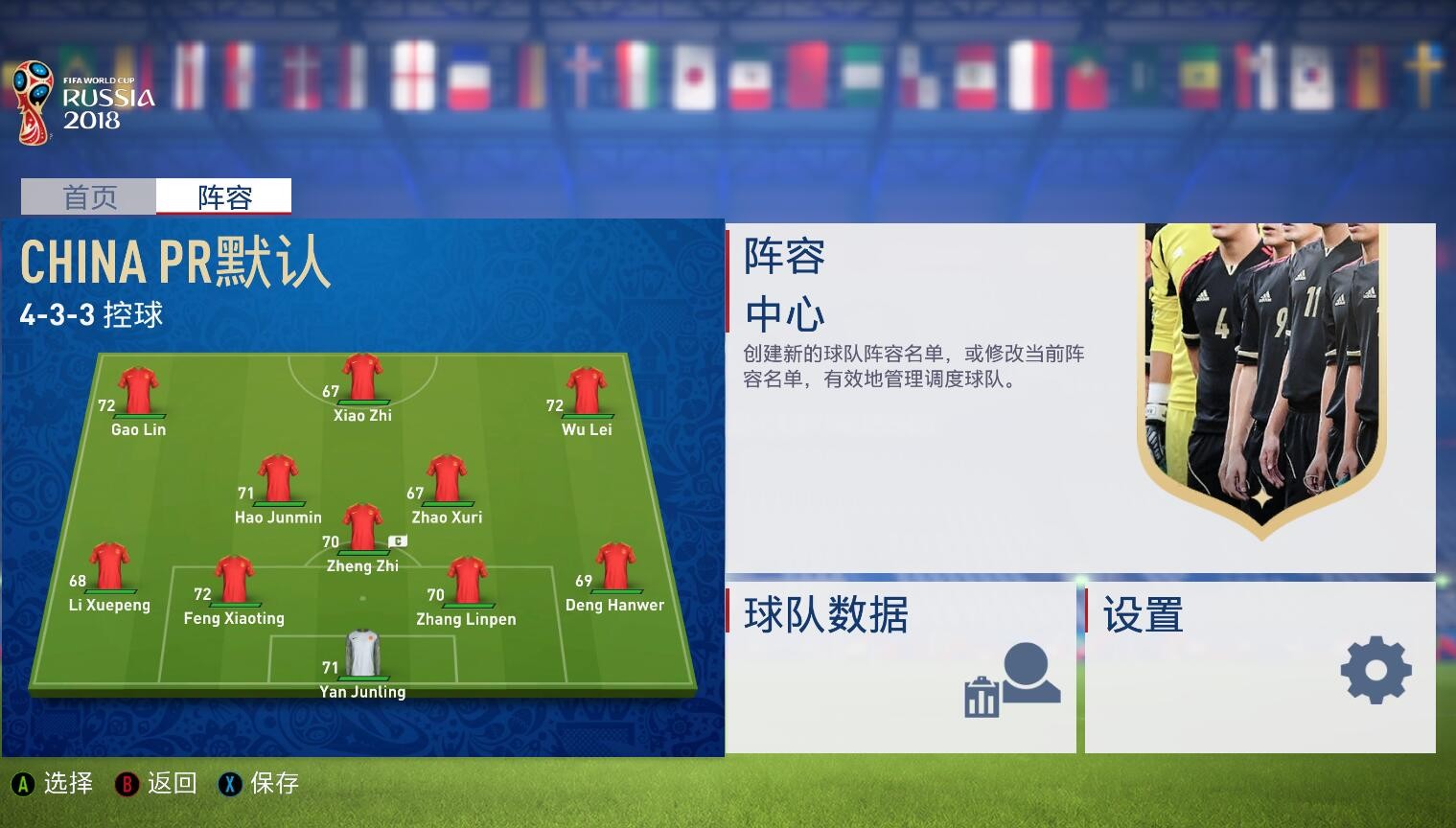Screen dimensions: 1456x828
Task: Open the settings gear icon
Action: point(1376,671)
